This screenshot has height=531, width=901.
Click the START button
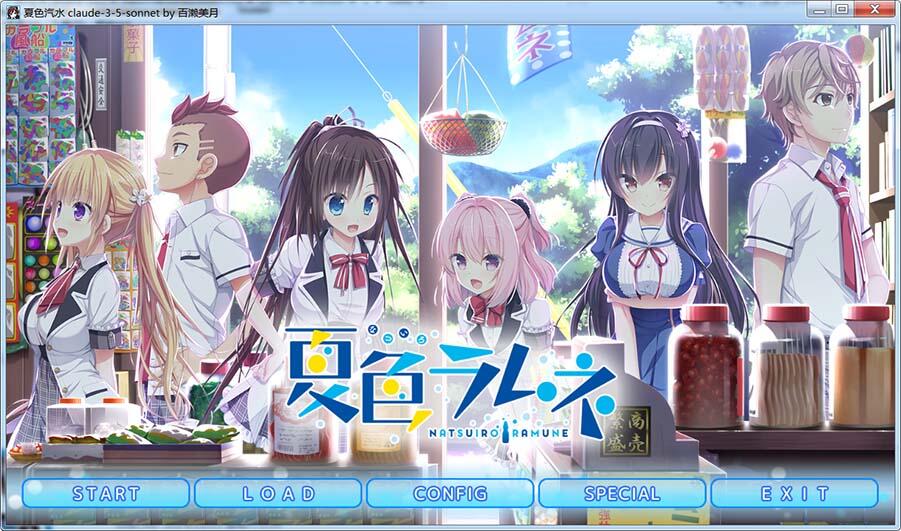pos(106,493)
